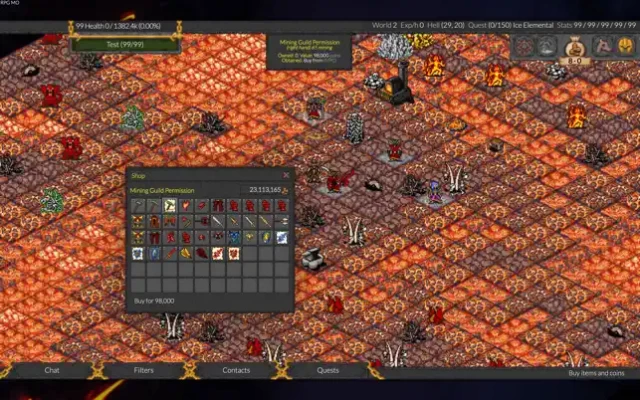Click Buy items and coins link

pos(596,373)
